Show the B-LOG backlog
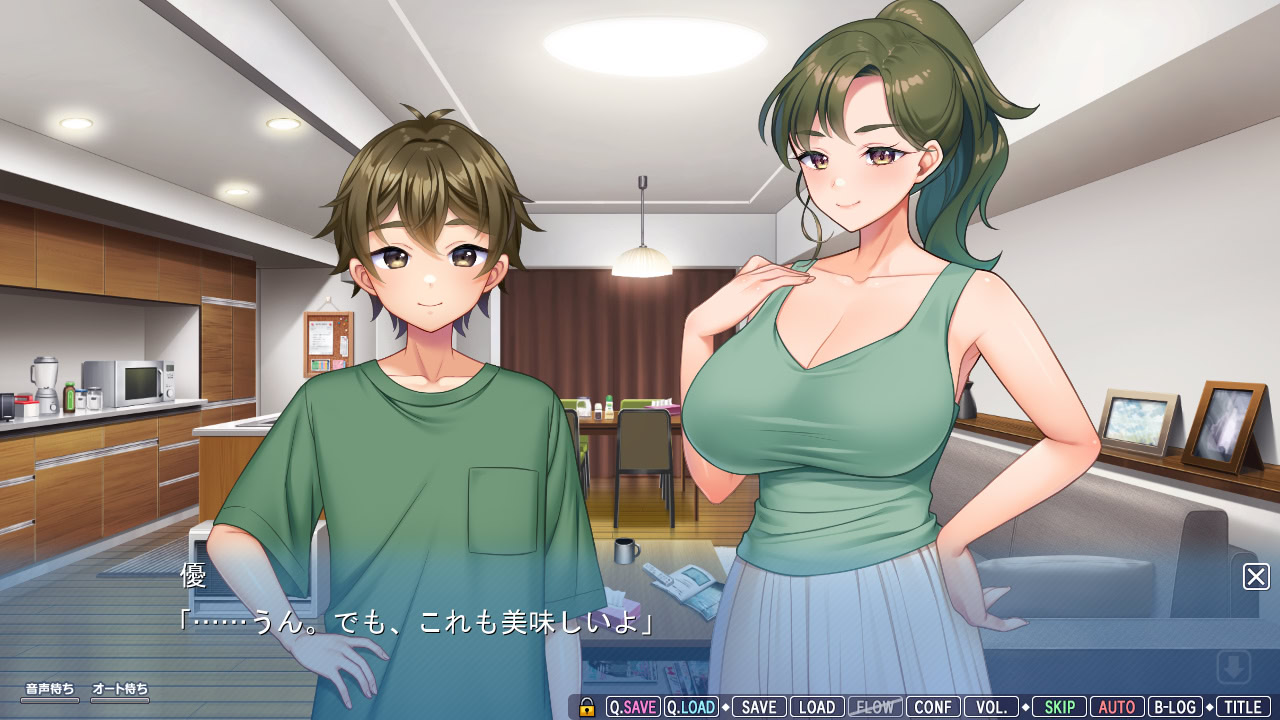Viewport: 1280px width, 720px height. point(1175,707)
